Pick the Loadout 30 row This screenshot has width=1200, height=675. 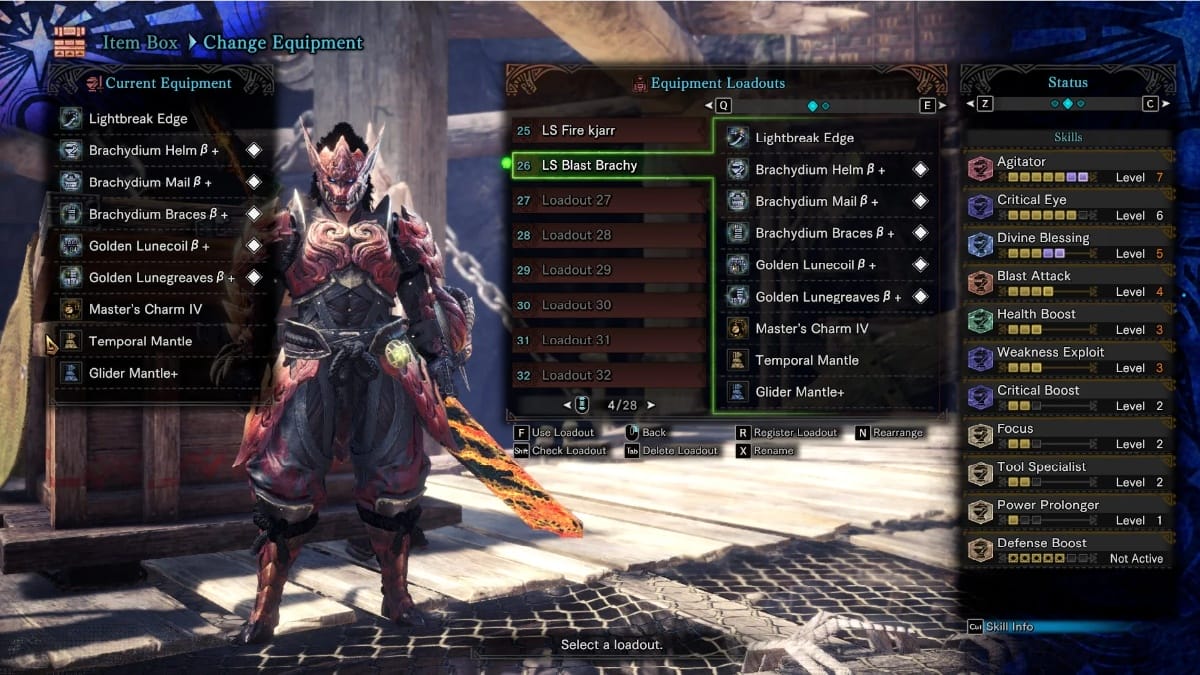pyautogui.click(x=608, y=305)
